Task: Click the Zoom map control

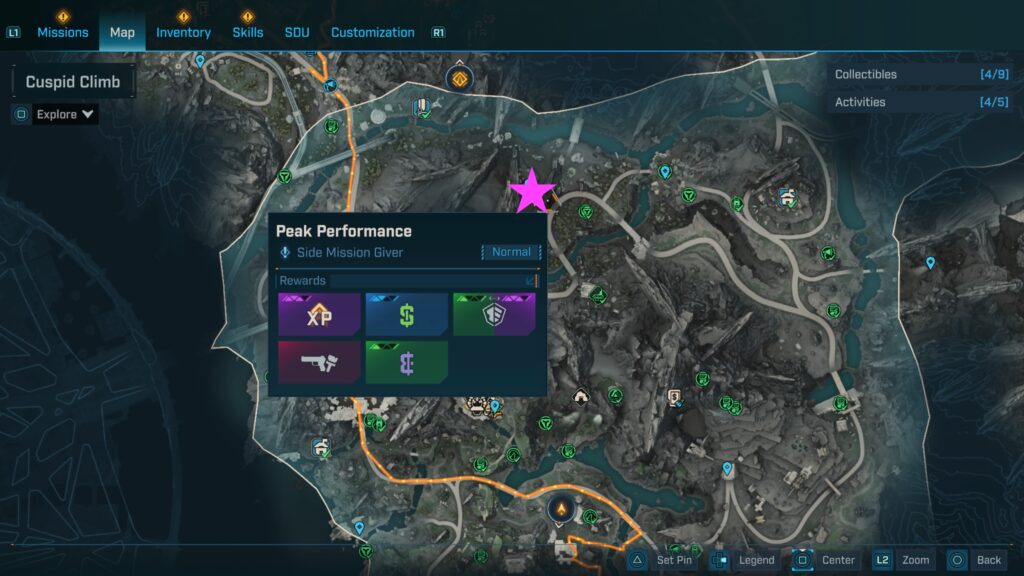Action: (903, 560)
